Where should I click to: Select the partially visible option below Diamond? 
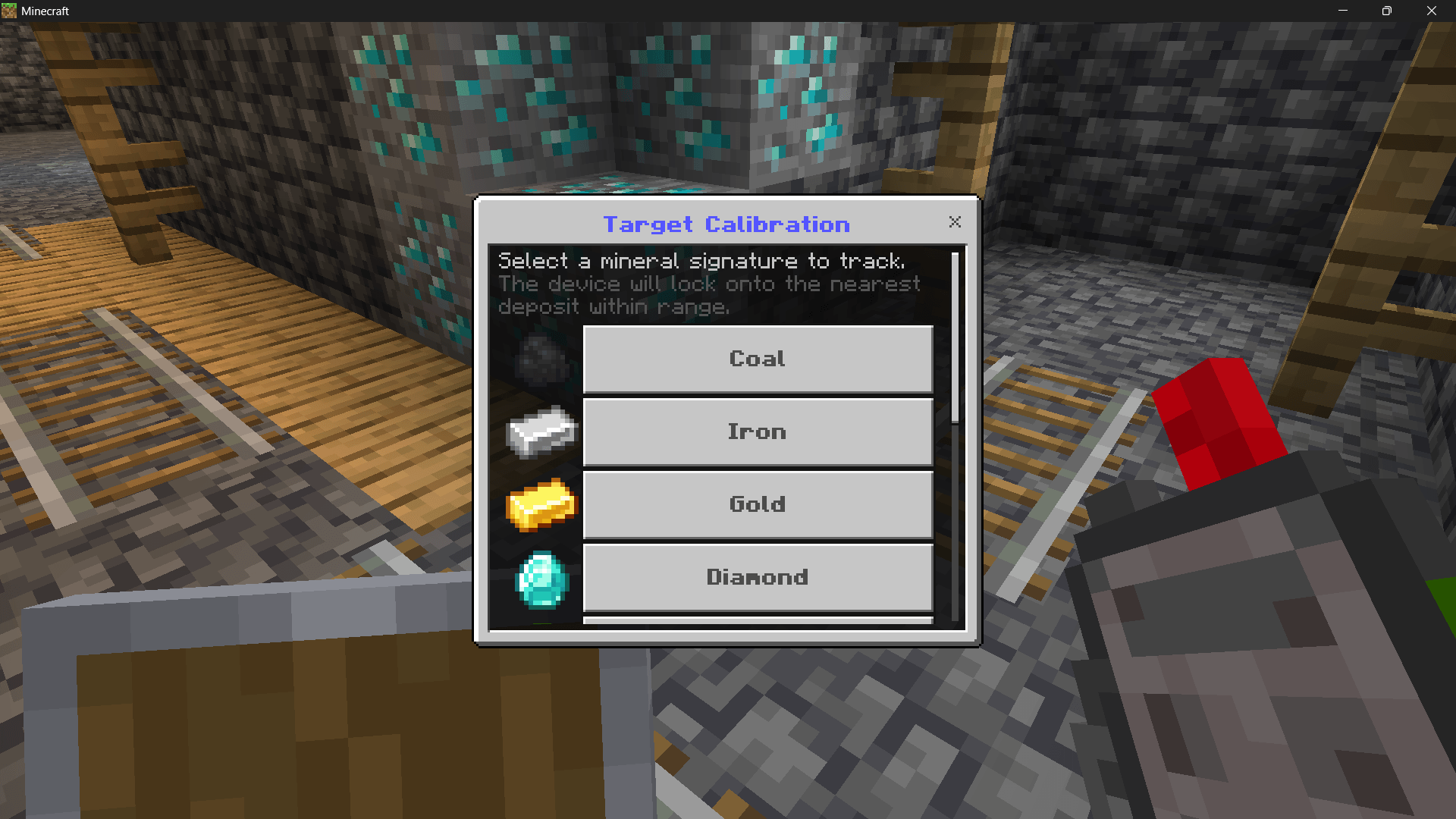(x=757, y=620)
